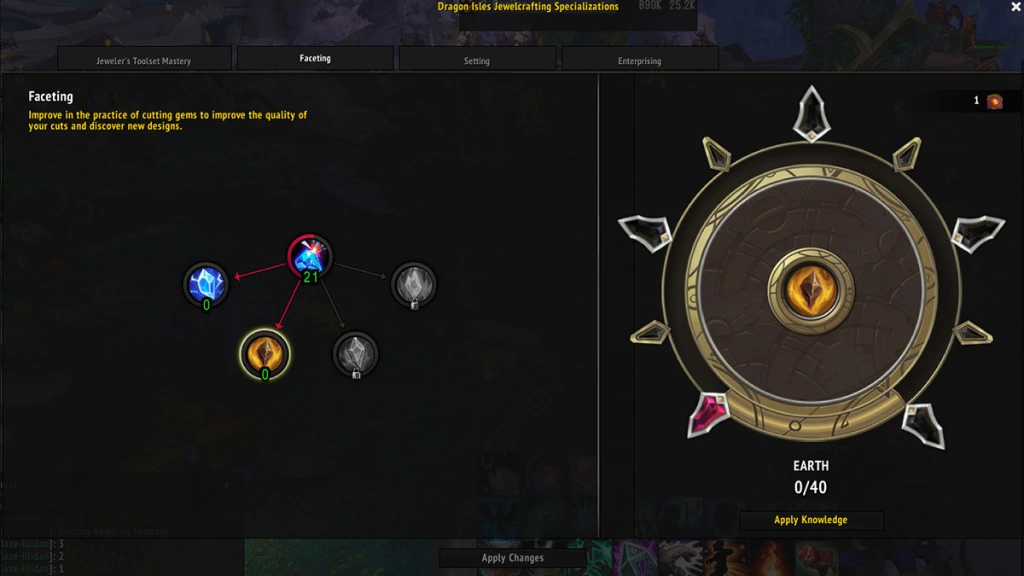Select the root Faceting node with 21 points
Image resolution: width=1024 pixels, height=576 pixels.
(x=310, y=257)
